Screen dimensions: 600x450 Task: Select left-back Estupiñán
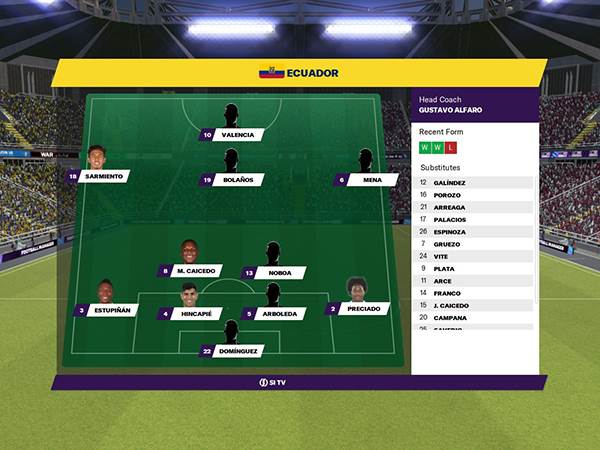(x=110, y=310)
